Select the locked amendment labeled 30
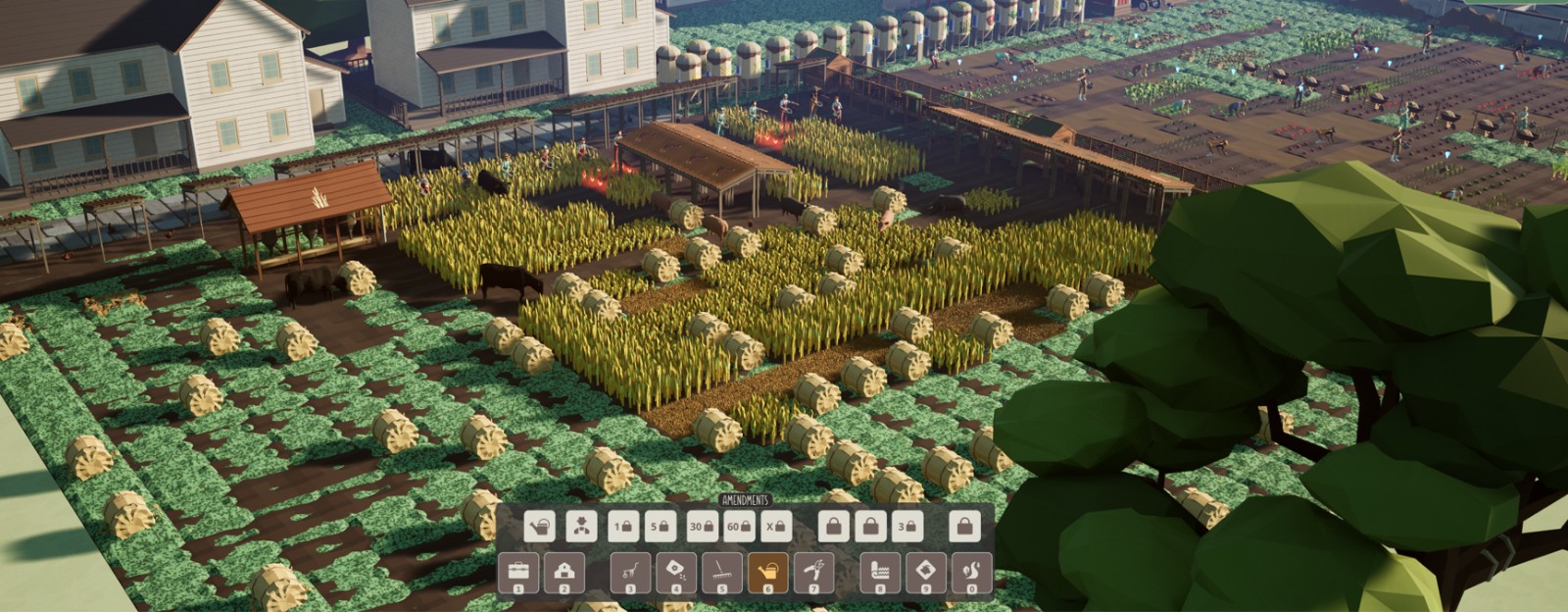This screenshot has height=612, width=1568. coord(702,527)
